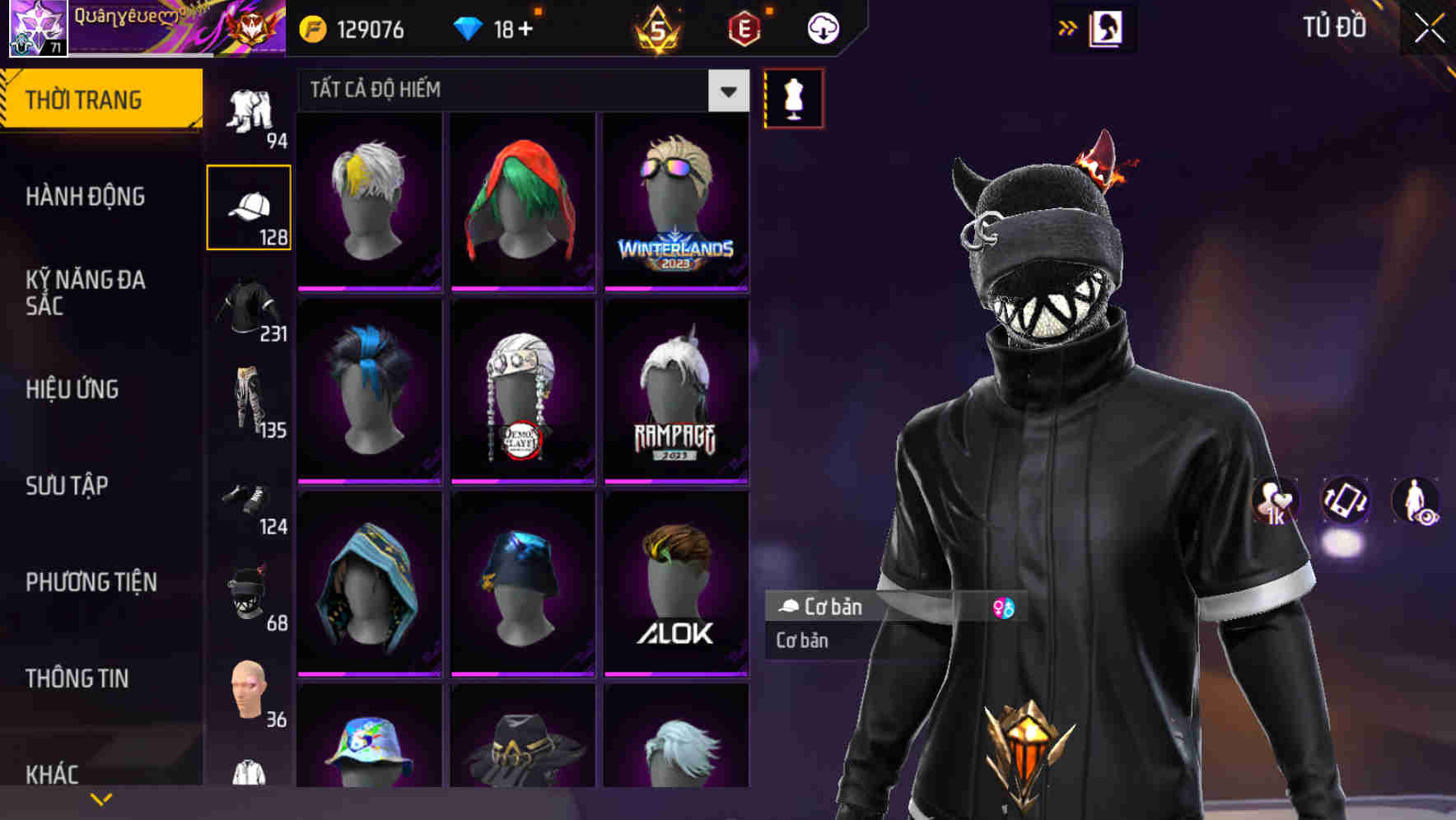The image size is (1456, 820).
Task: Switch to the HÀNH ĐỘNG tab
Action: [x=86, y=196]
